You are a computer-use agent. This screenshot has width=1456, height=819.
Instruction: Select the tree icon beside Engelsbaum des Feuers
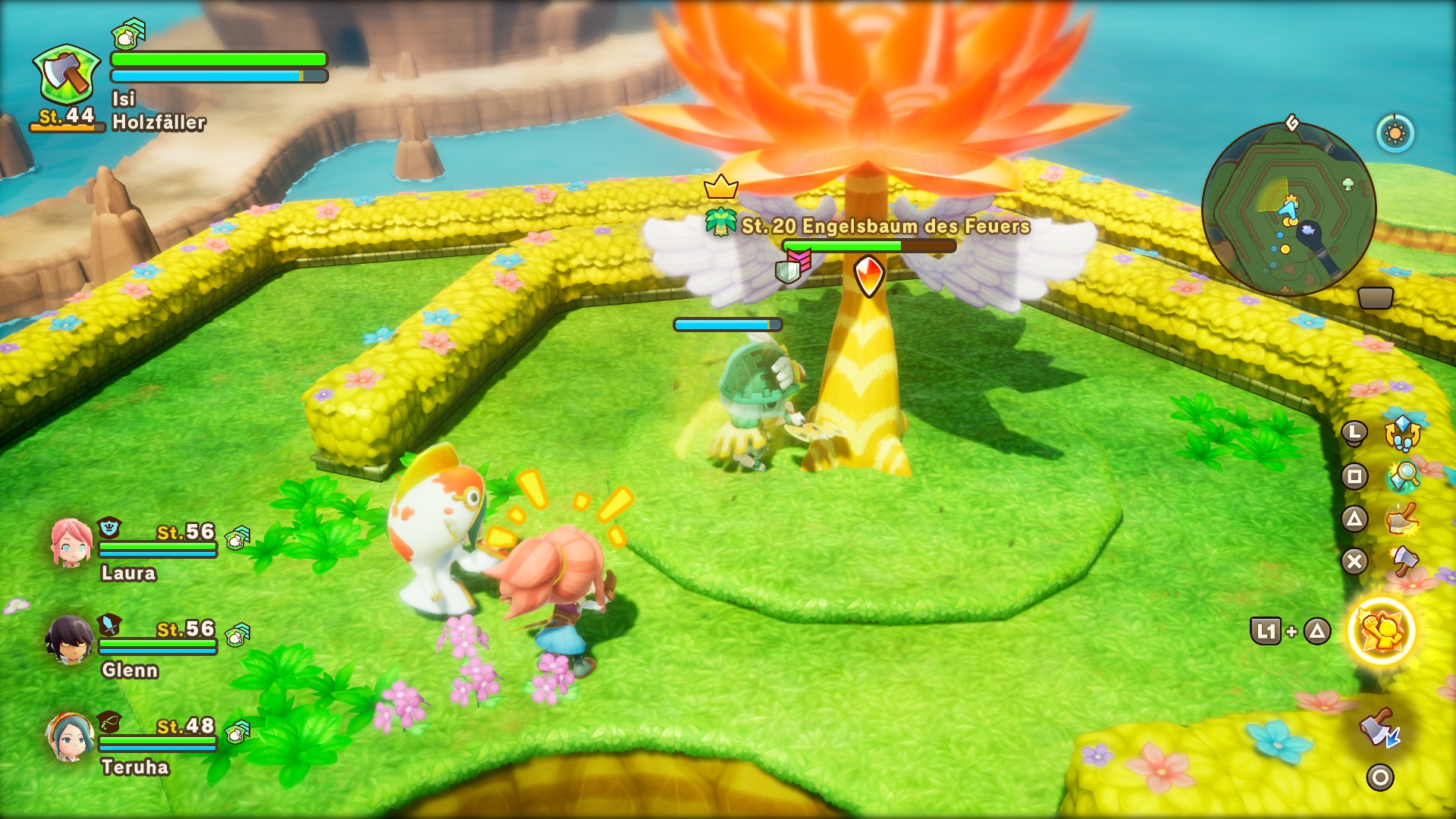pos(720,222)
